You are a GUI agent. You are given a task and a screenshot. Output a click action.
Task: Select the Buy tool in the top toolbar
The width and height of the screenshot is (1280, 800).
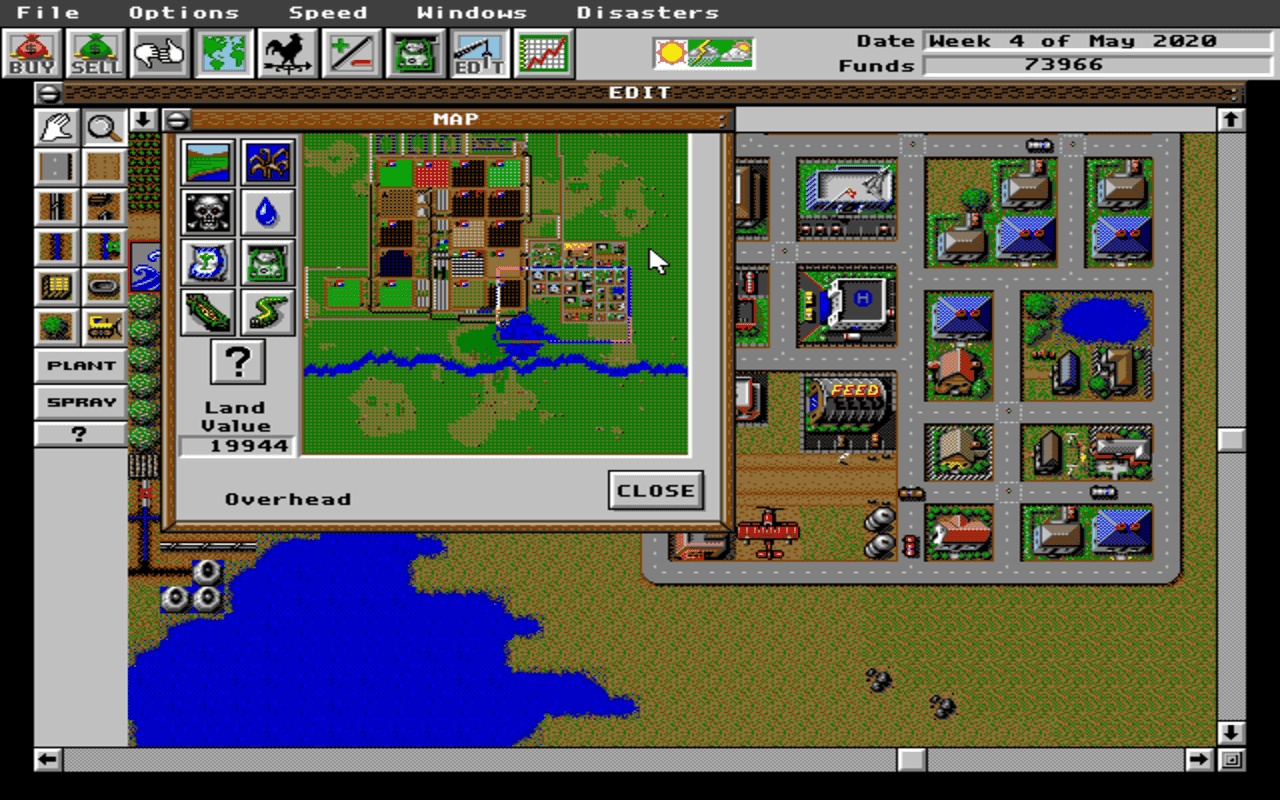pyautogui.click(x=29, y=52)
